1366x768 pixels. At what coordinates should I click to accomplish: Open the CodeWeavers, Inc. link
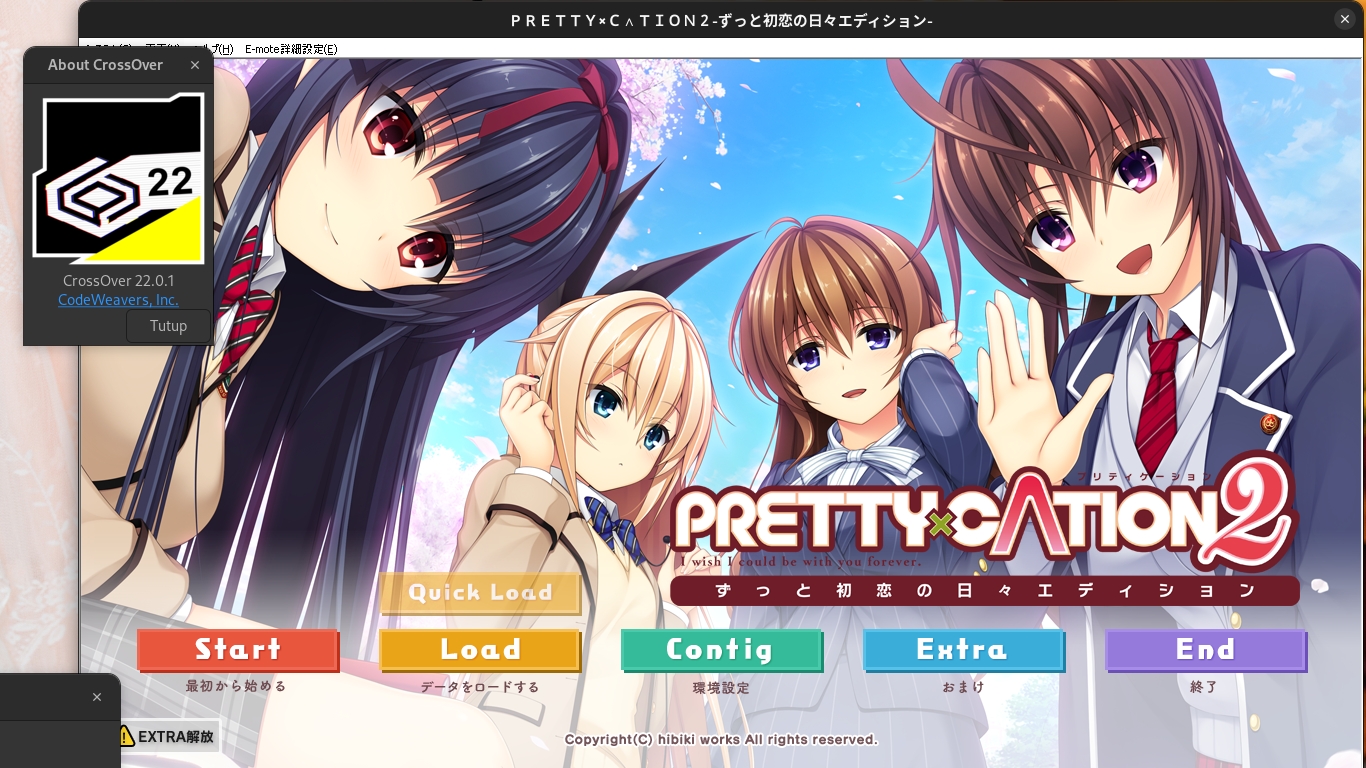[118, 299]
